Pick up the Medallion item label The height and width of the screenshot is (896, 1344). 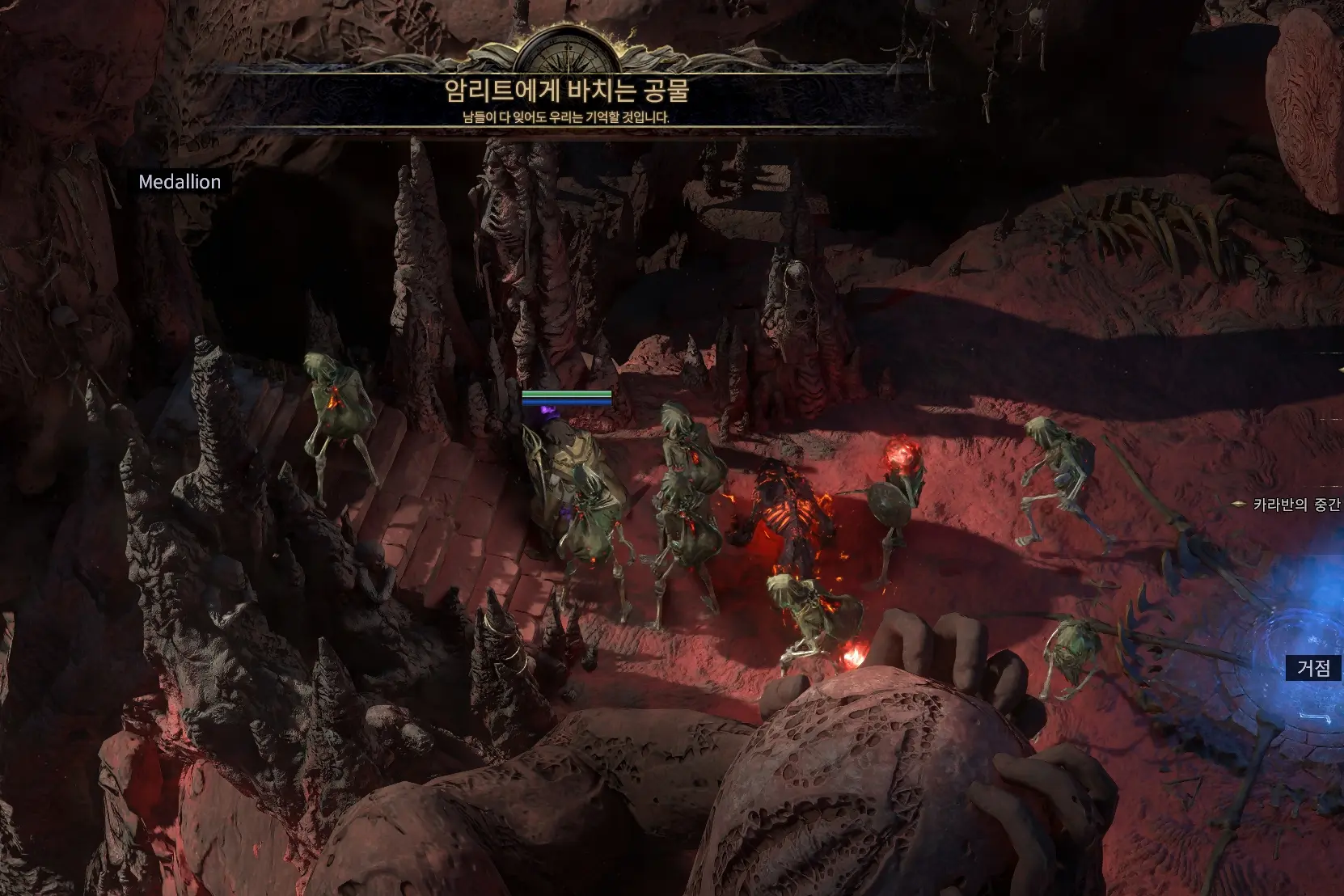[180, 182]
